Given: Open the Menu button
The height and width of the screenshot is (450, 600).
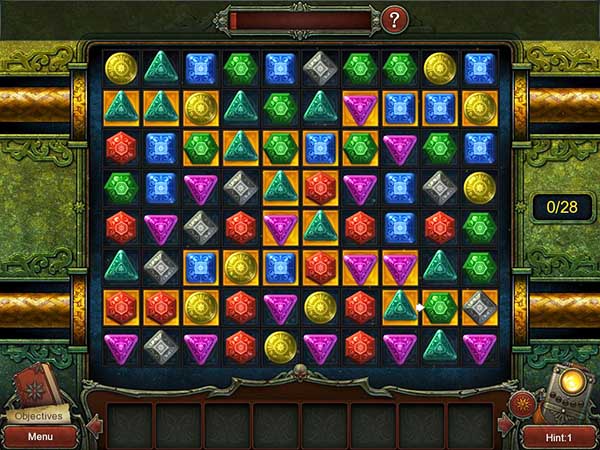Looking at the screenshot, I should [40, 437].
